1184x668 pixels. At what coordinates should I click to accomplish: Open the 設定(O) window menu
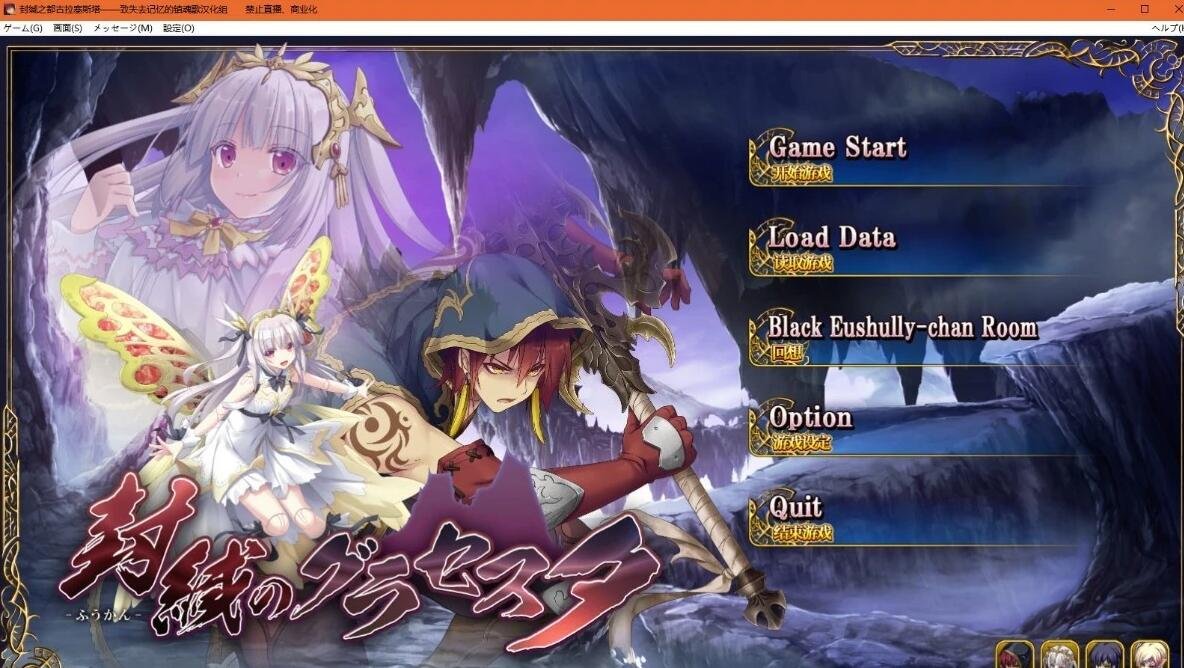(179, 28)
